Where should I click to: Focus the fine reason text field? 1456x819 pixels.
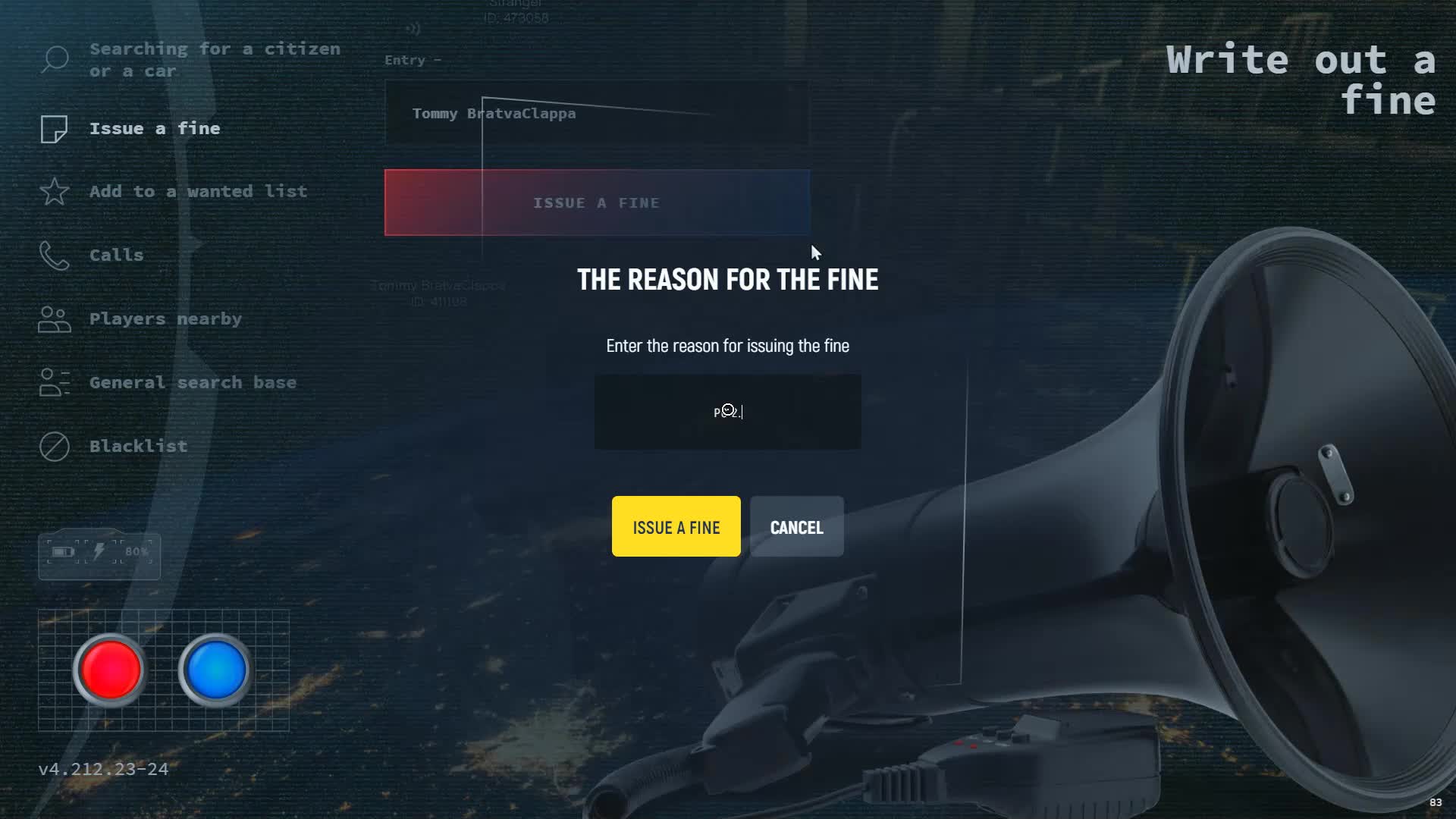(x=727, y=412)
